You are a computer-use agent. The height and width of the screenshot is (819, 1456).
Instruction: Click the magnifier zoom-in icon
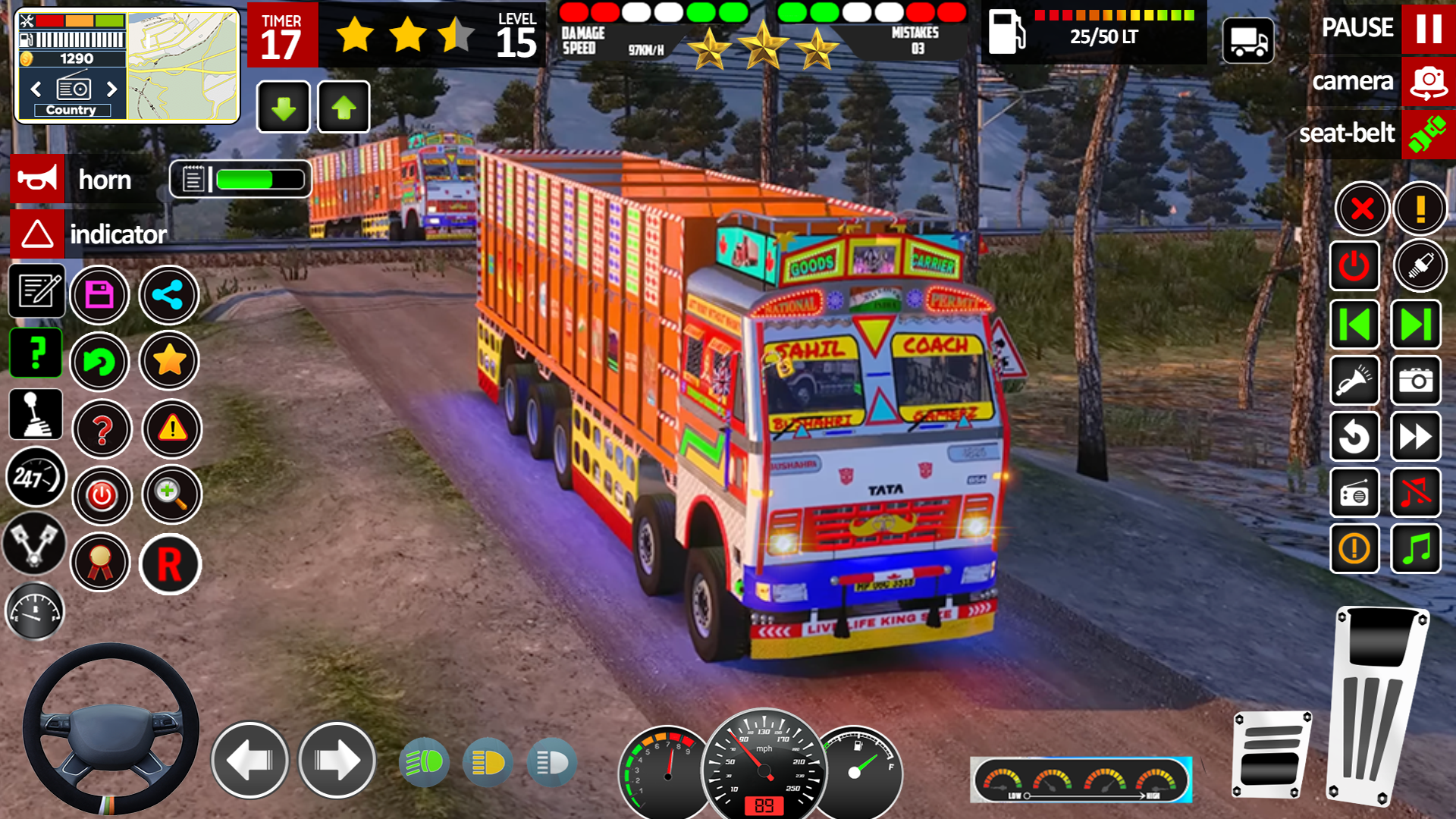(171, 495)
